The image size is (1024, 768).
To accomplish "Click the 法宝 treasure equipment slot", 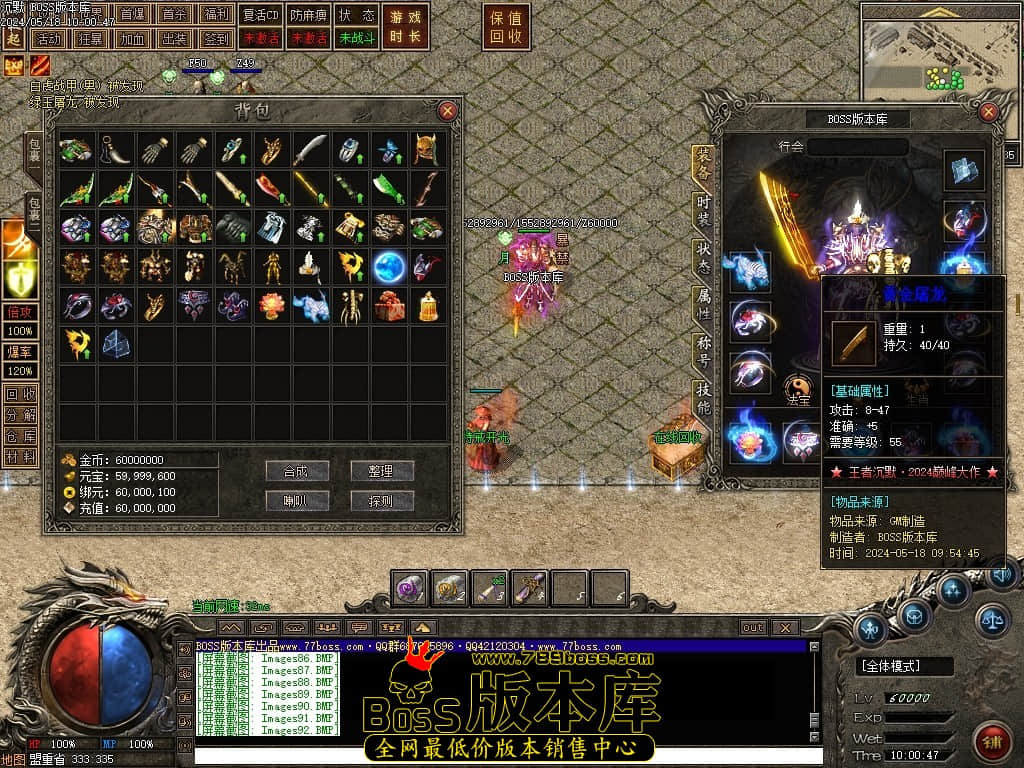I will pyautogui.click(x=799, y=388).
